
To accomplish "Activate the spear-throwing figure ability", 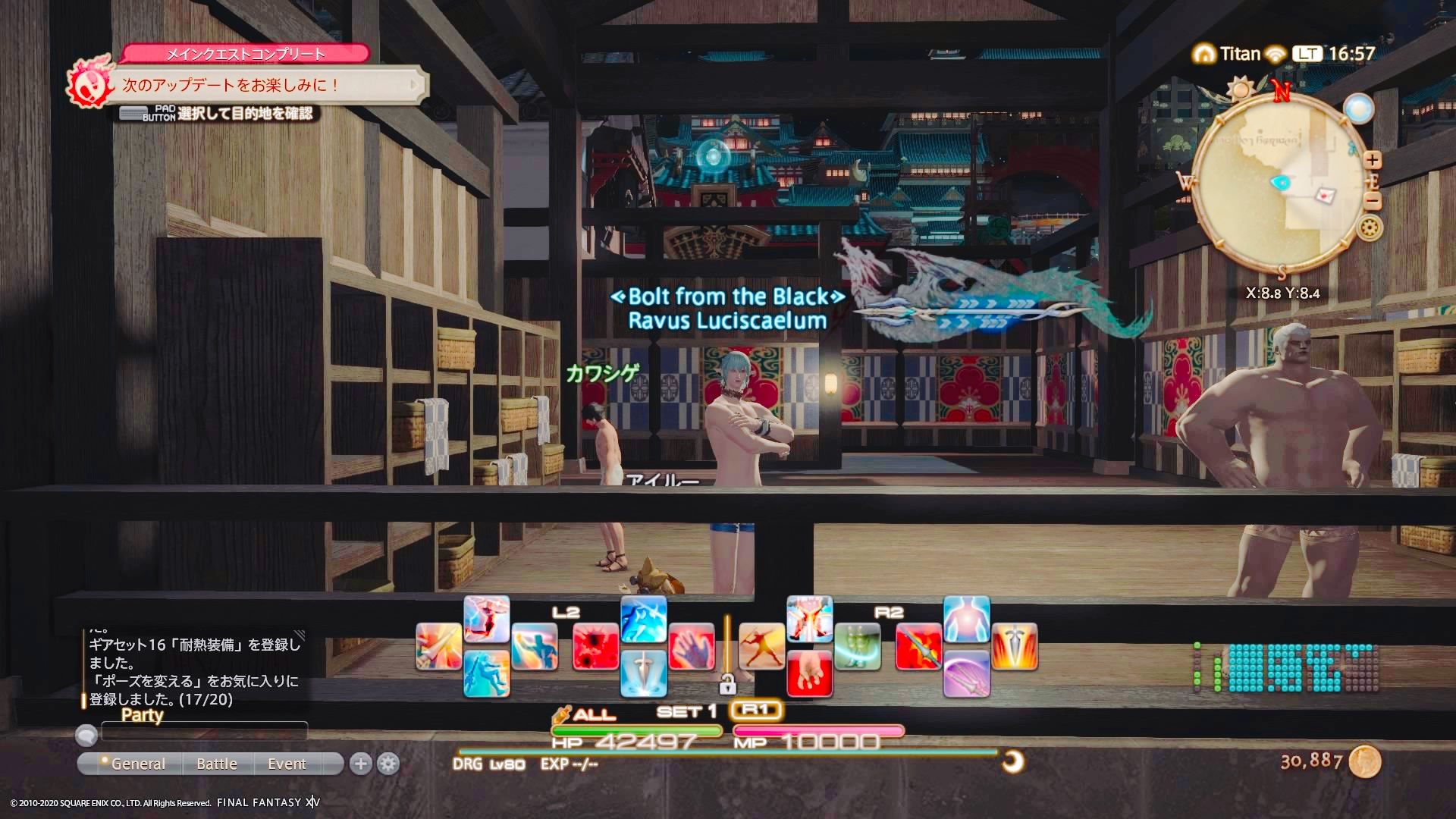I will (x=761, y=647).
